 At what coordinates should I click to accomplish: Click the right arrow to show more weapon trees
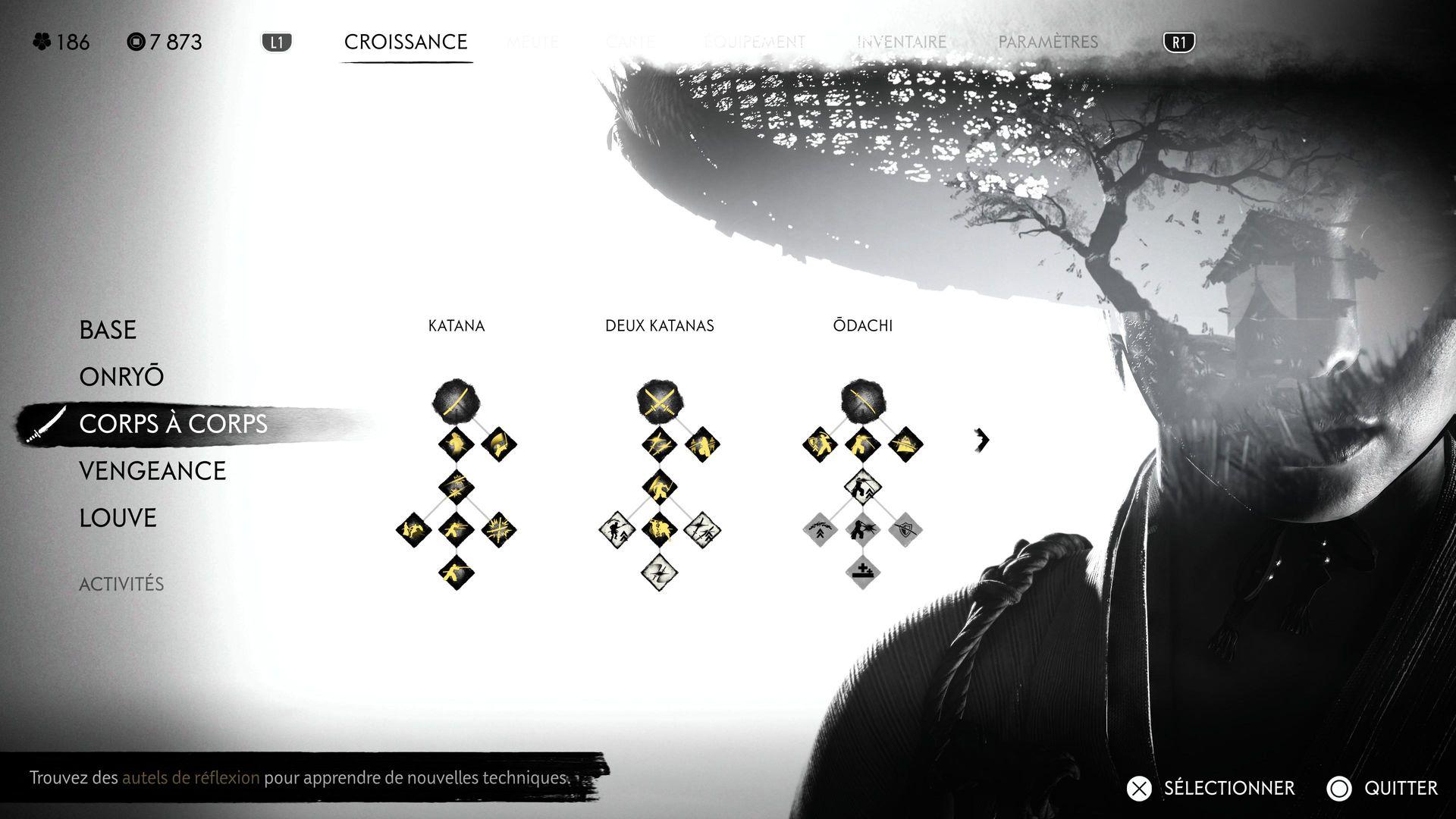[x=982, y=440]
